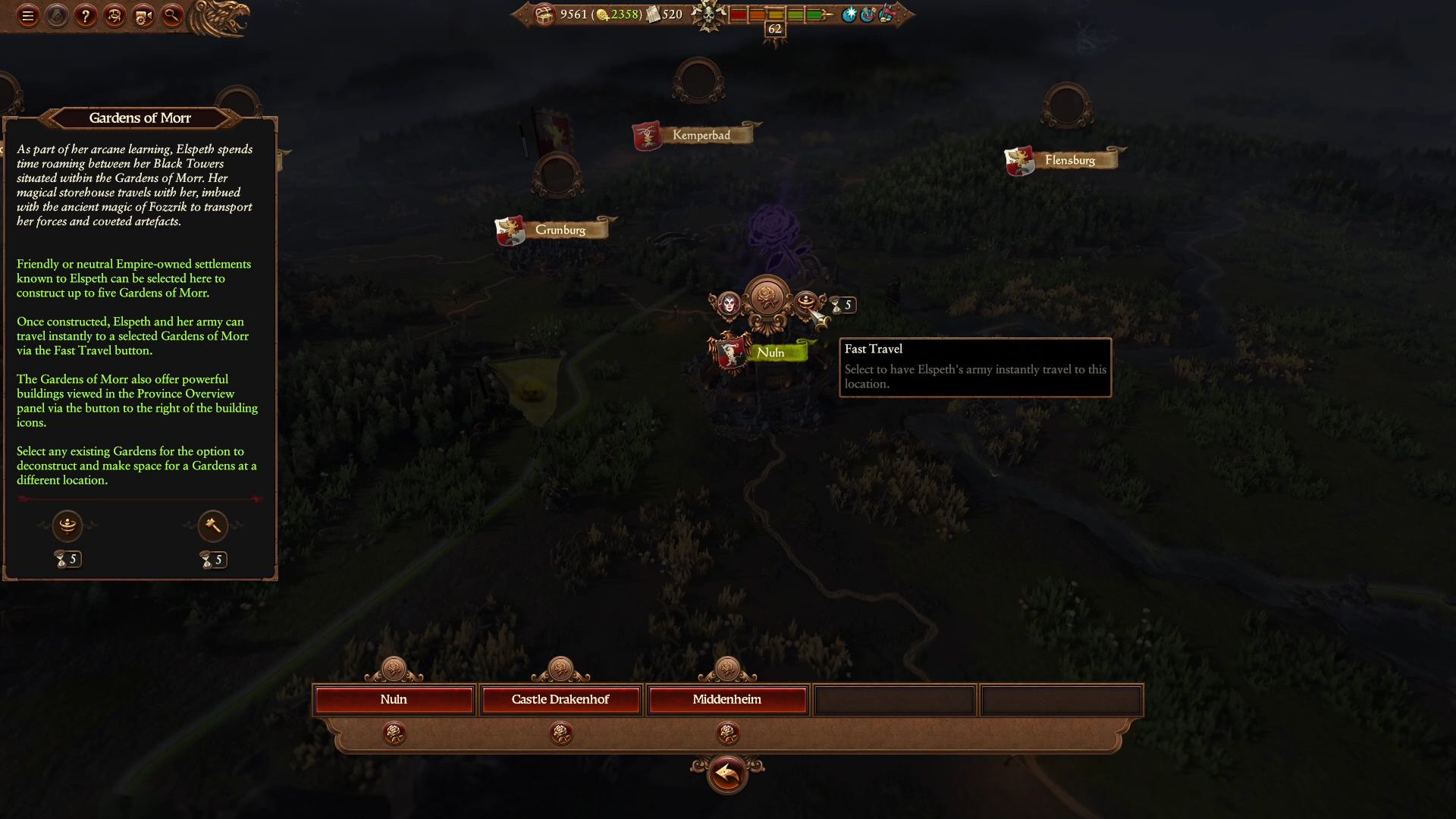Click the magnifying glass search button

pos(172,16)
